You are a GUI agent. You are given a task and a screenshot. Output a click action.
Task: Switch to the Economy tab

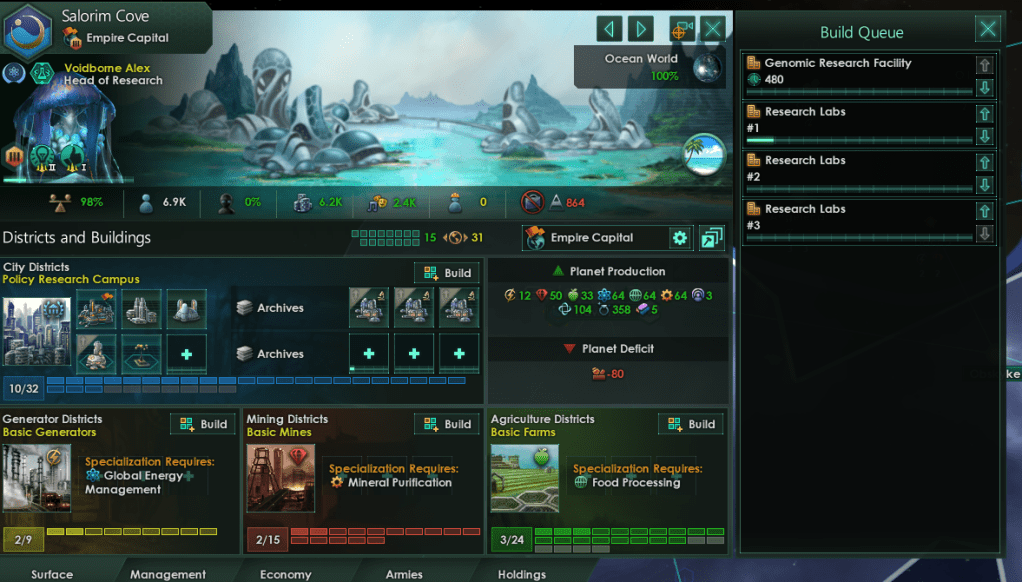tap(286, 574)
